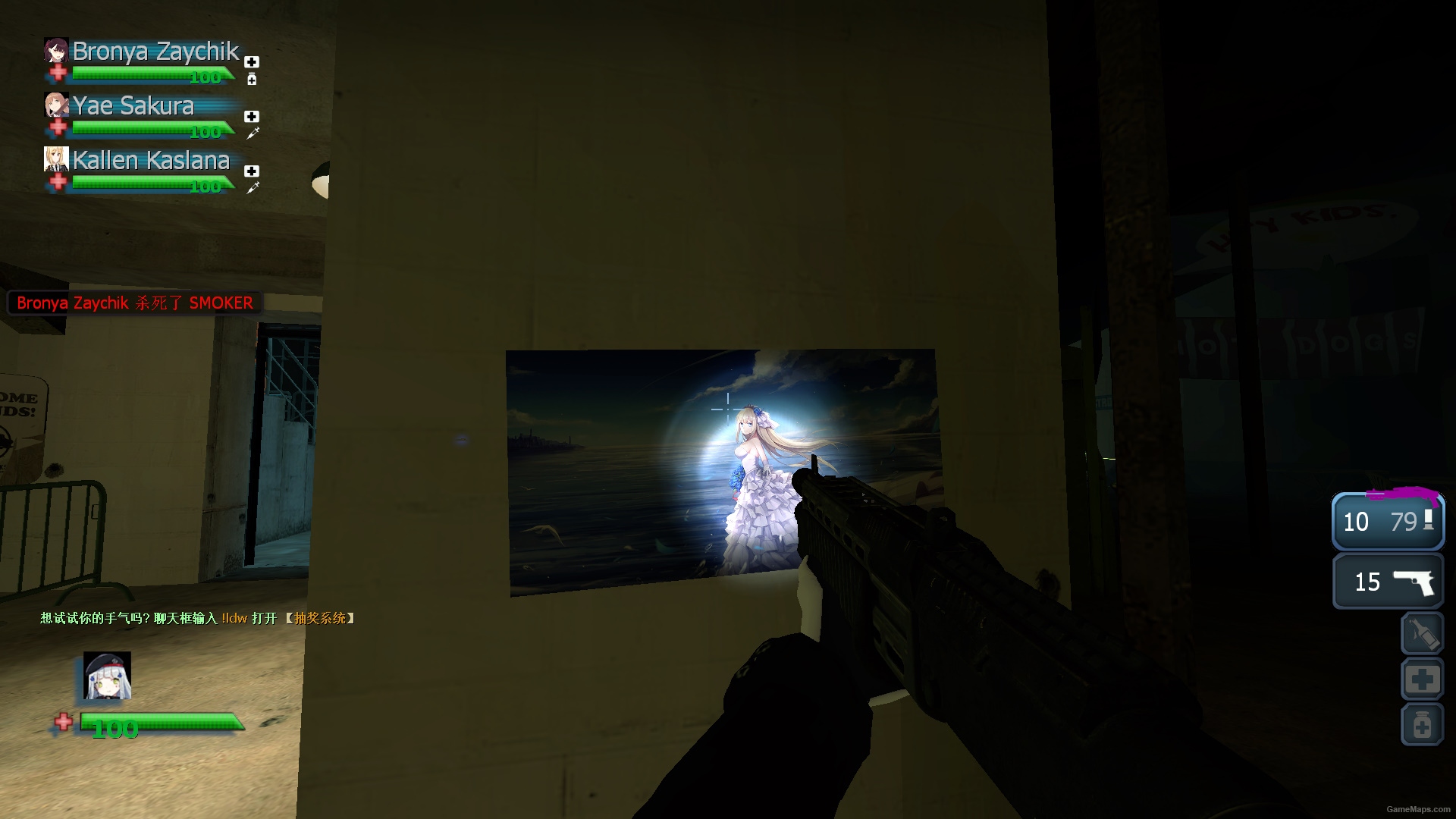Click the medkit icon next to Bronya Zaychik

pos(251,61)
